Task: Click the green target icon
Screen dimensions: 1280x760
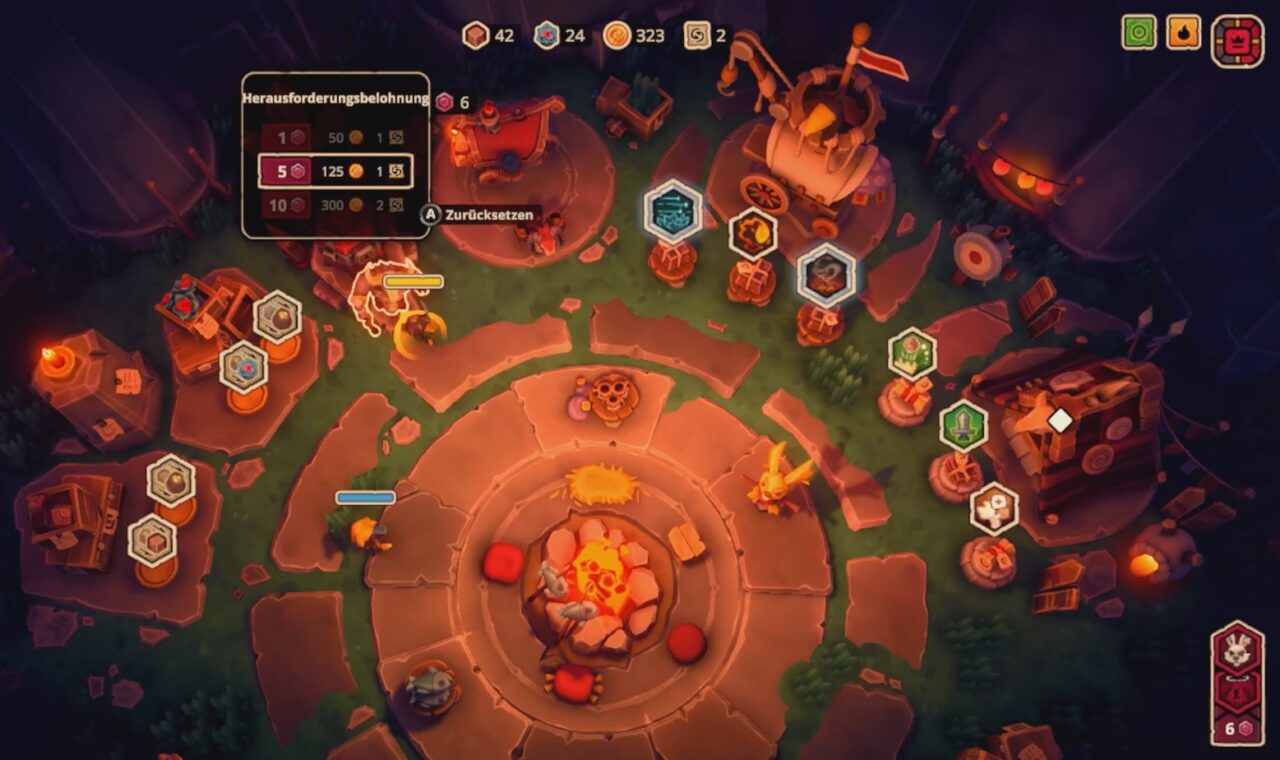Action: click(1139, 32)
